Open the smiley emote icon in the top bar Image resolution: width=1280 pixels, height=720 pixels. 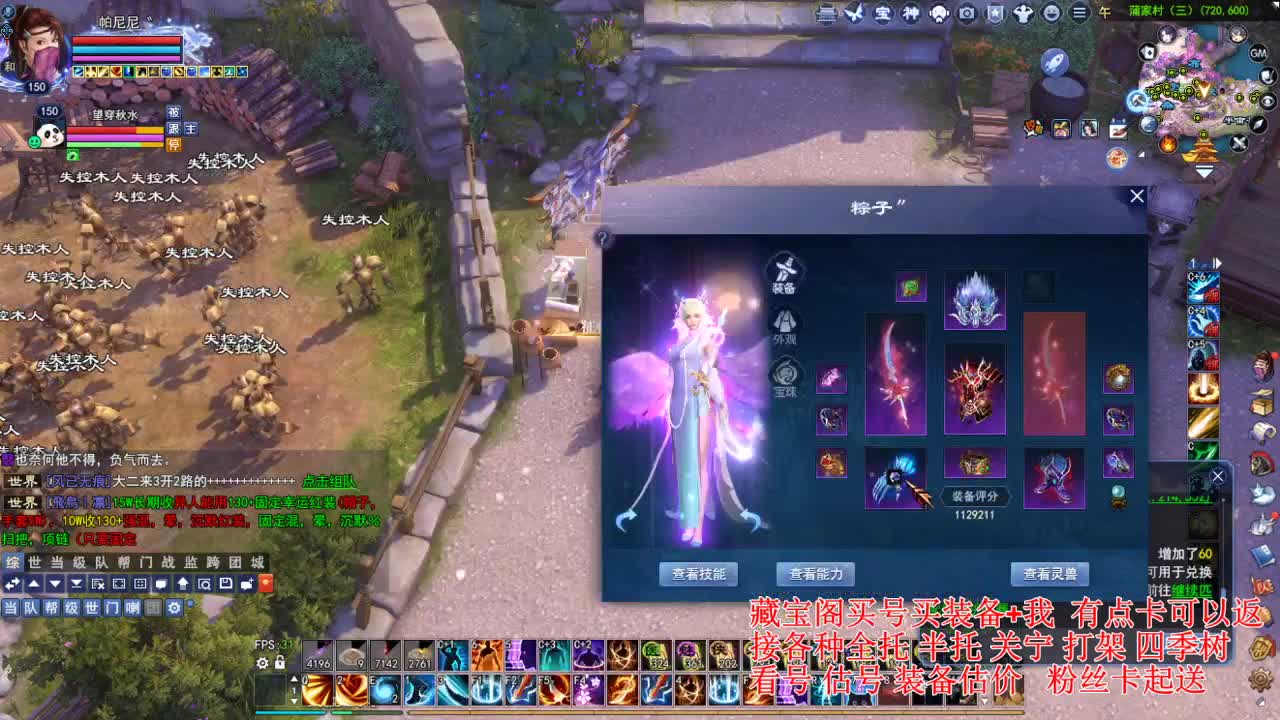click(1052, 14)
